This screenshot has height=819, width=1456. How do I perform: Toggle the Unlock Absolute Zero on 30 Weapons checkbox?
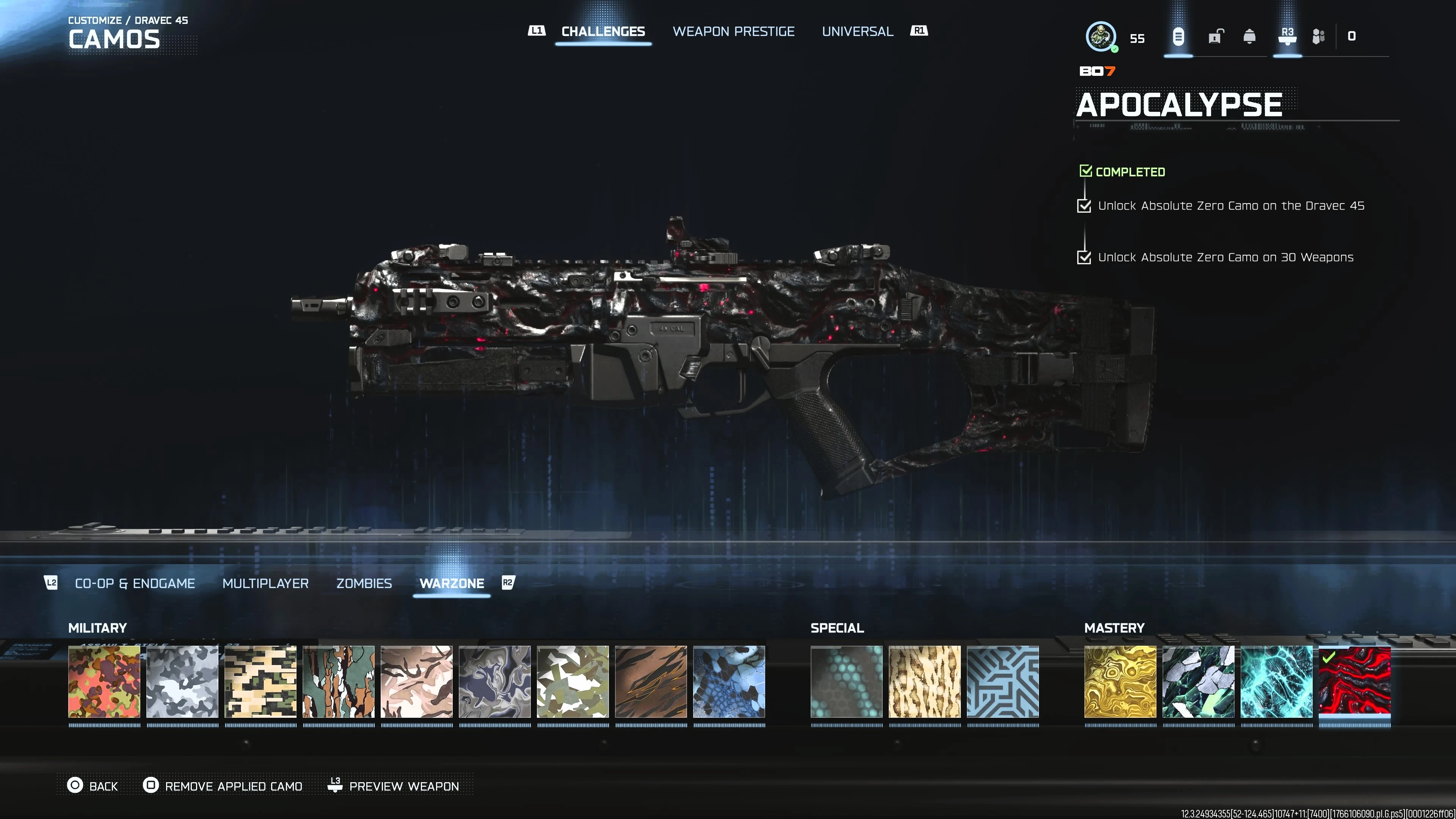1085,258
